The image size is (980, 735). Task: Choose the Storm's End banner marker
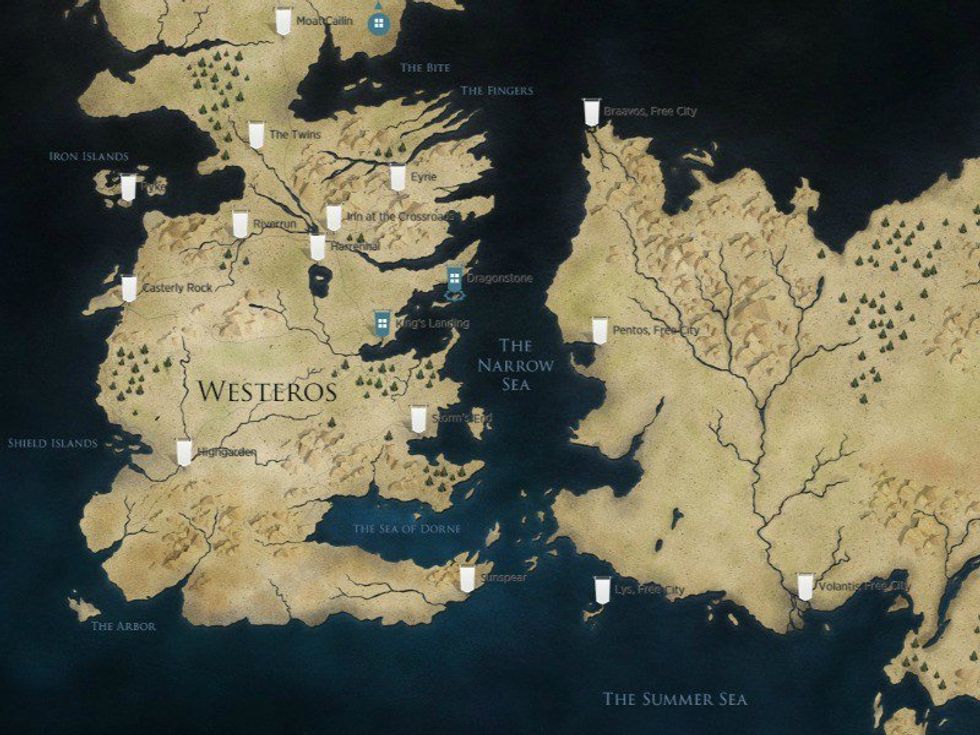pos(418,419)
